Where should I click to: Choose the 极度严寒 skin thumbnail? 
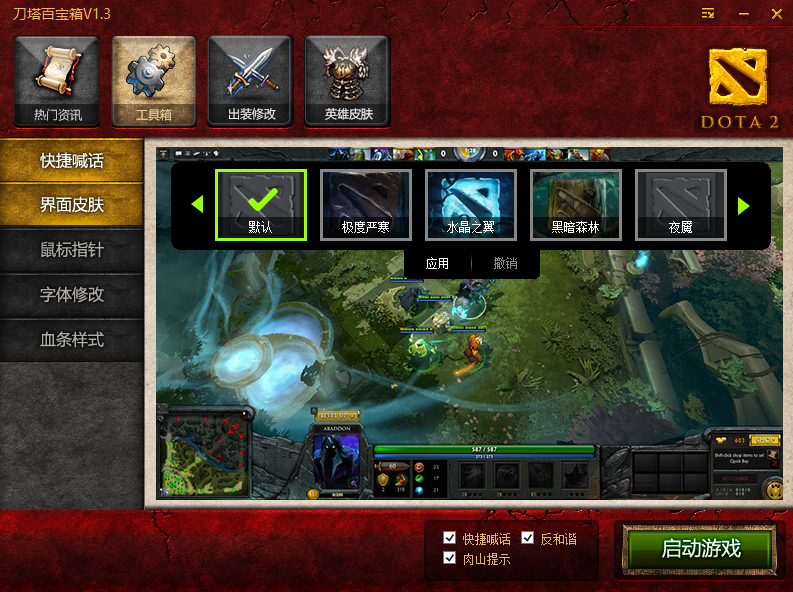[x=366, y=204]
